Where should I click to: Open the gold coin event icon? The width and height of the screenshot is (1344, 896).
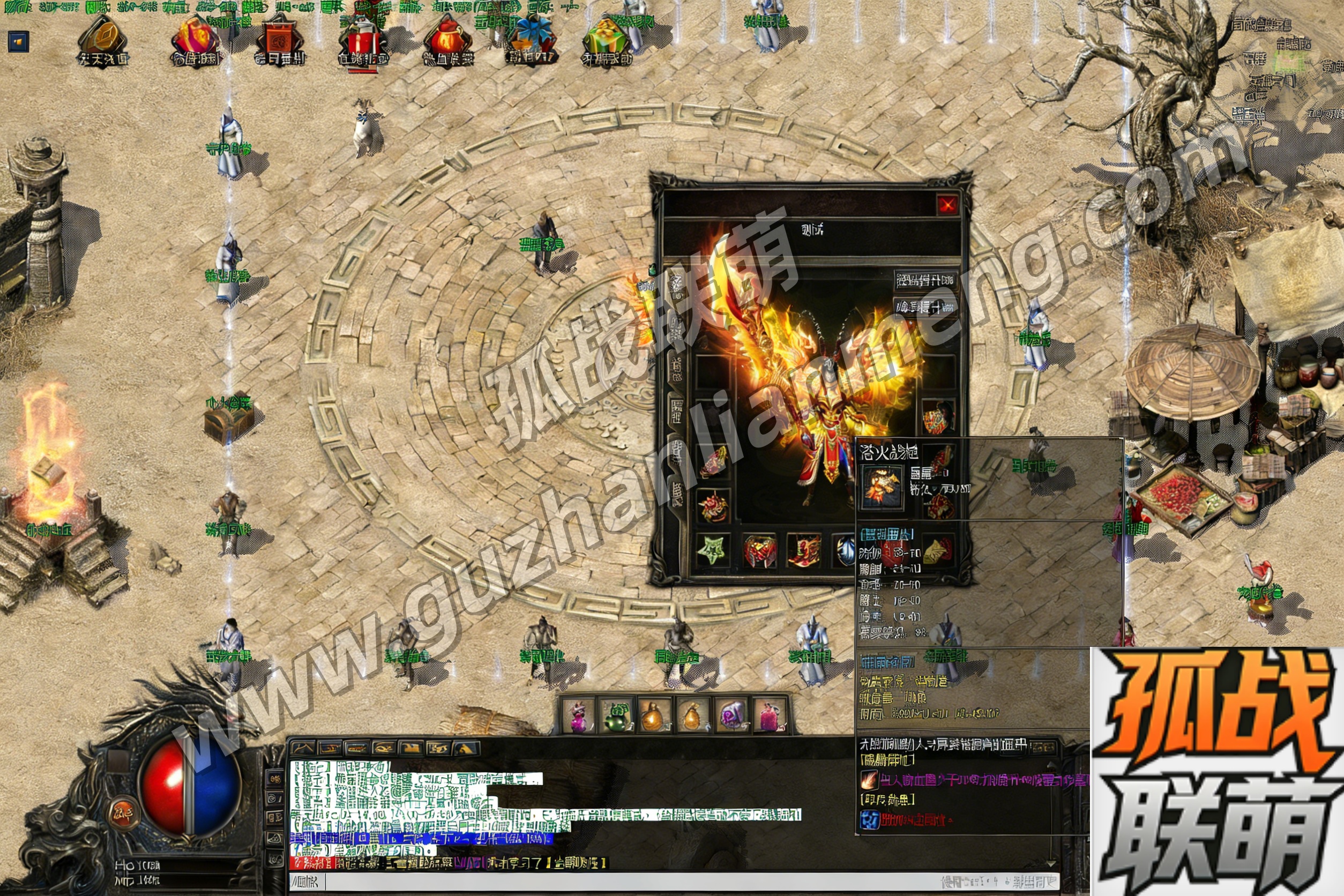click(x=103, y=40)
